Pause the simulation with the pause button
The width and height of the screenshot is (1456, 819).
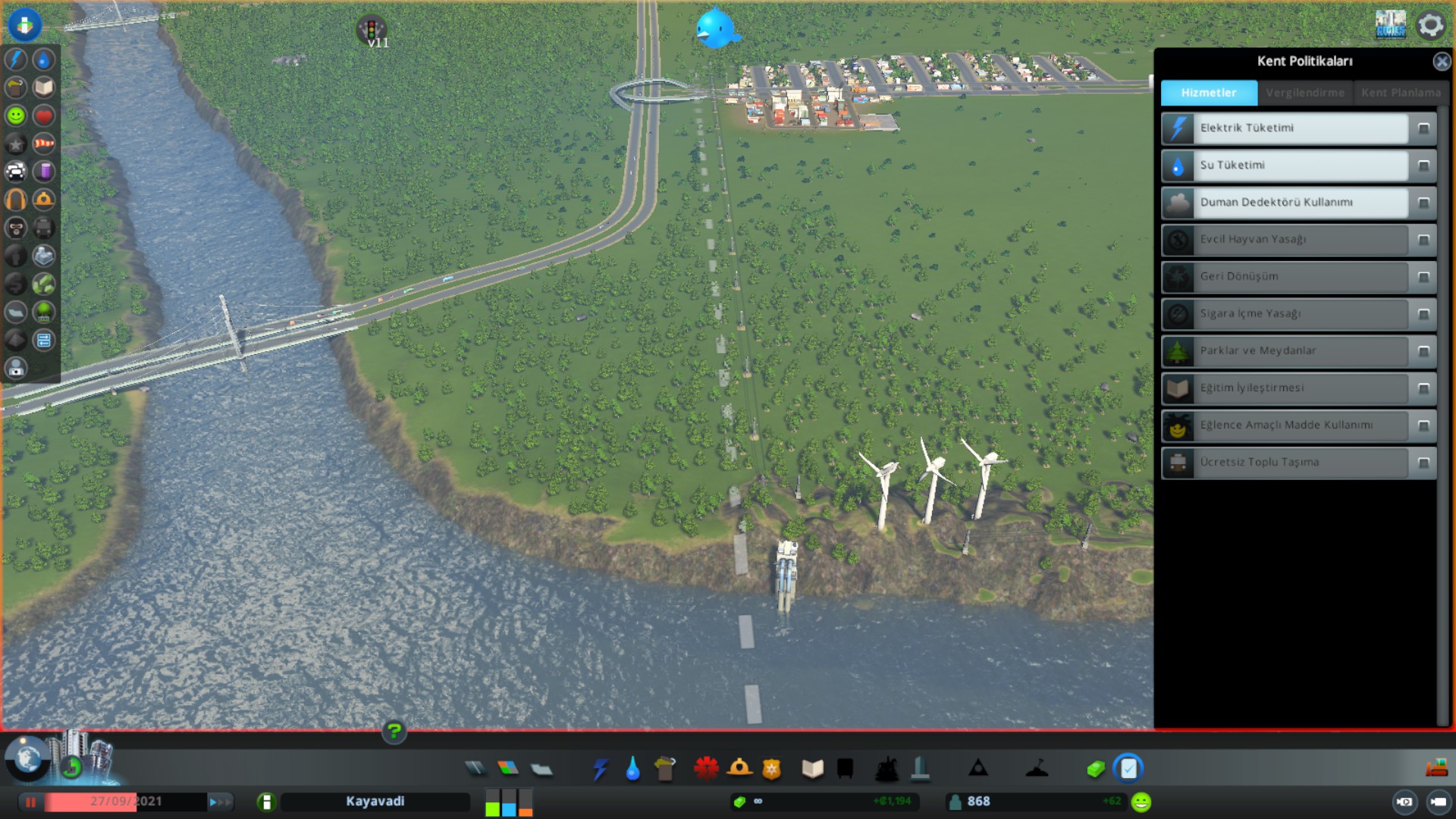[30, 802]
